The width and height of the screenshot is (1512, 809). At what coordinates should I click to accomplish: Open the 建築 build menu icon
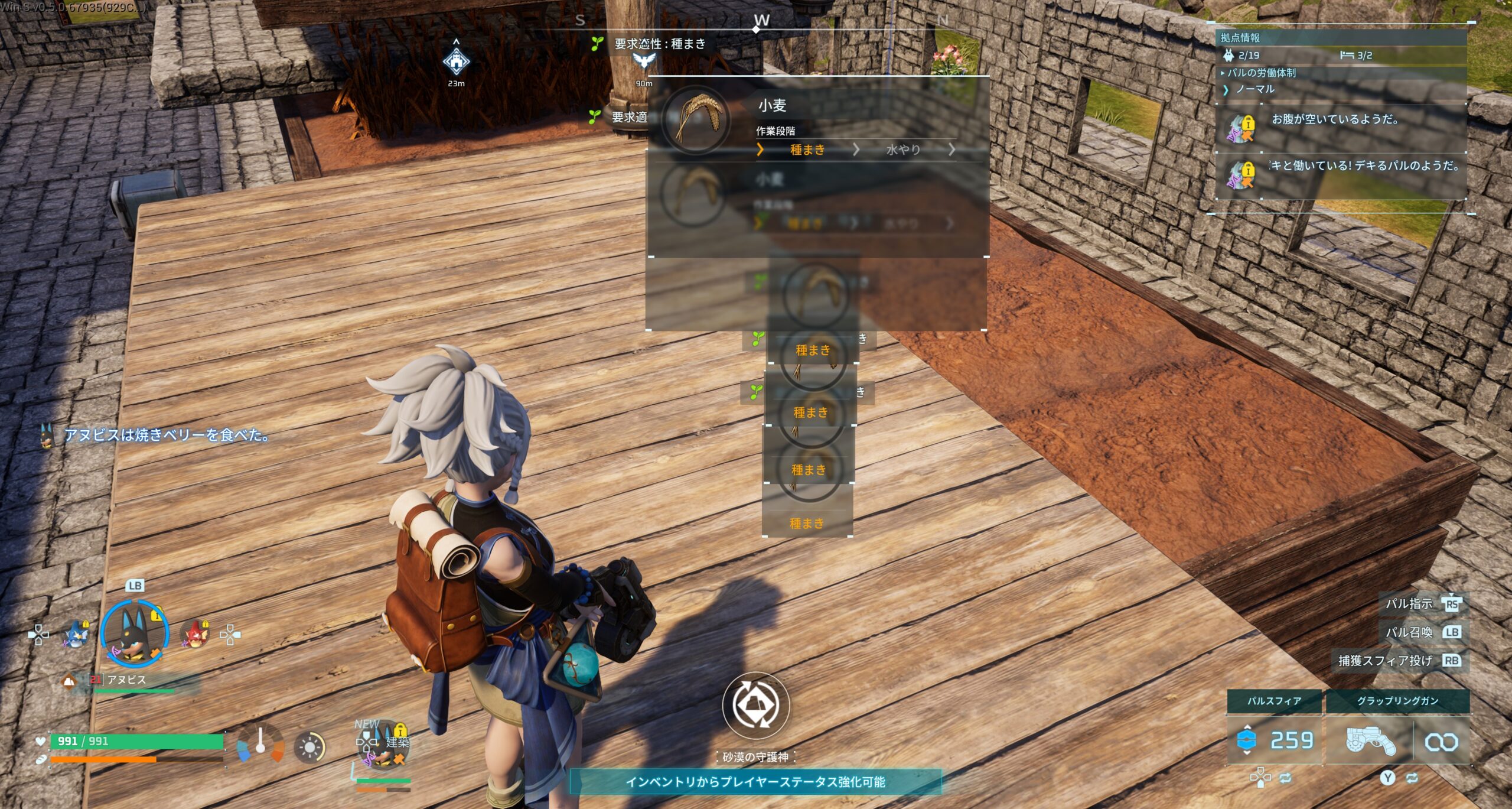point(384,744)
